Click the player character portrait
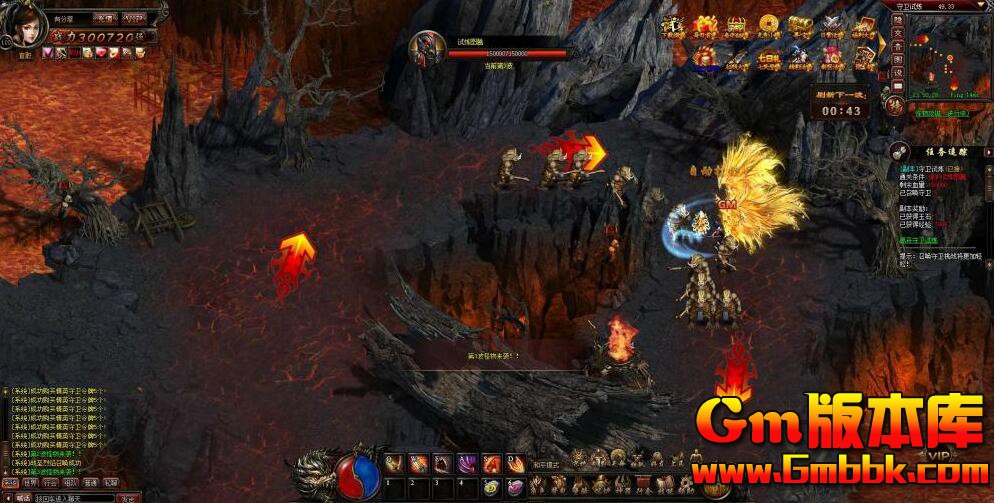995x503 pixels. (25, 27)
